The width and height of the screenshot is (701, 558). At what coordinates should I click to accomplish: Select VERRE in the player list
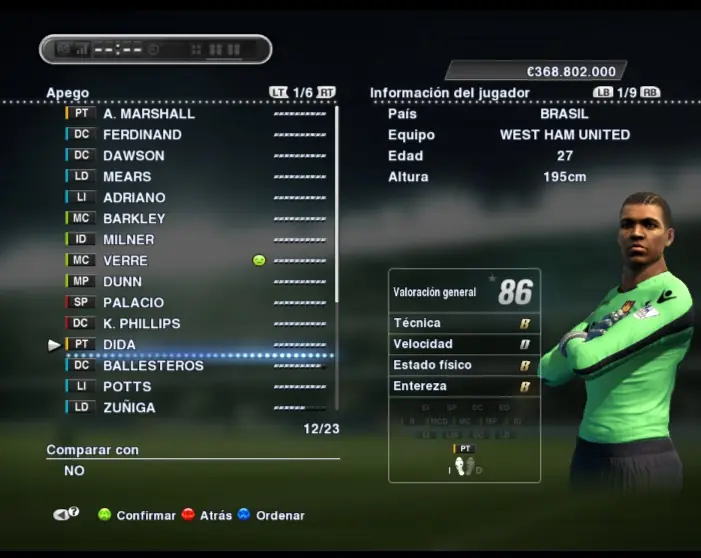click(125, 261)
